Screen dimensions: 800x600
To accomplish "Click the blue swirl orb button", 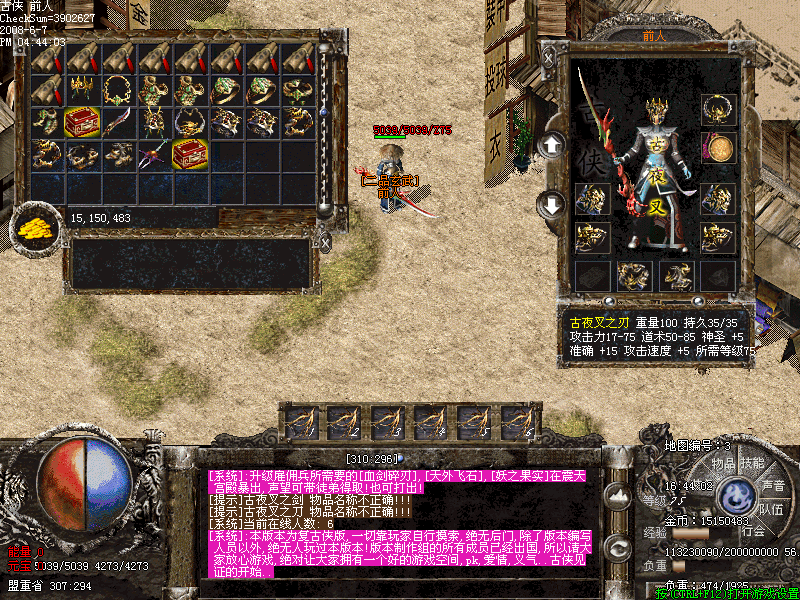I will pos(738,497).
